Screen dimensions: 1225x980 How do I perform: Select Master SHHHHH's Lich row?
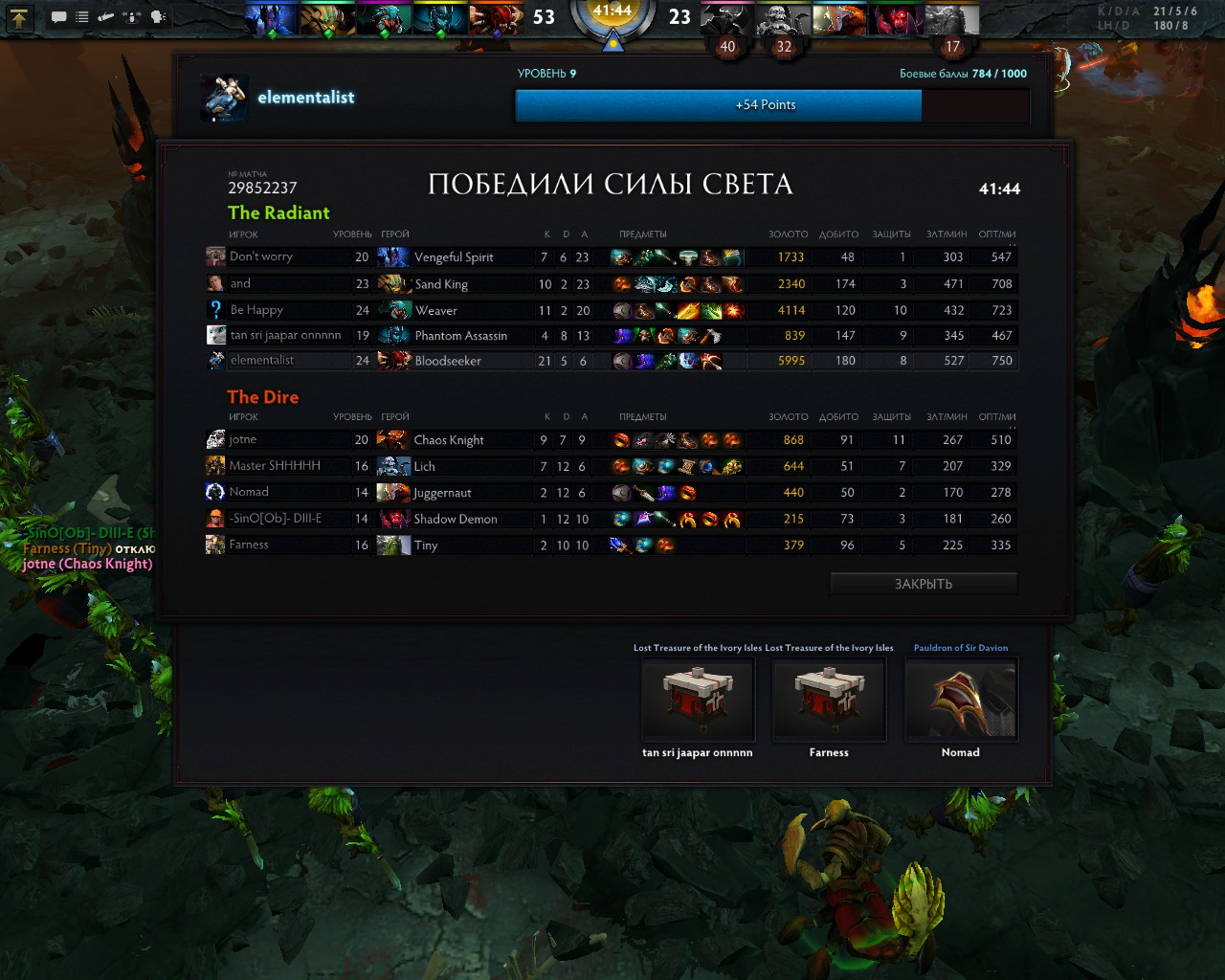point(287,466)
